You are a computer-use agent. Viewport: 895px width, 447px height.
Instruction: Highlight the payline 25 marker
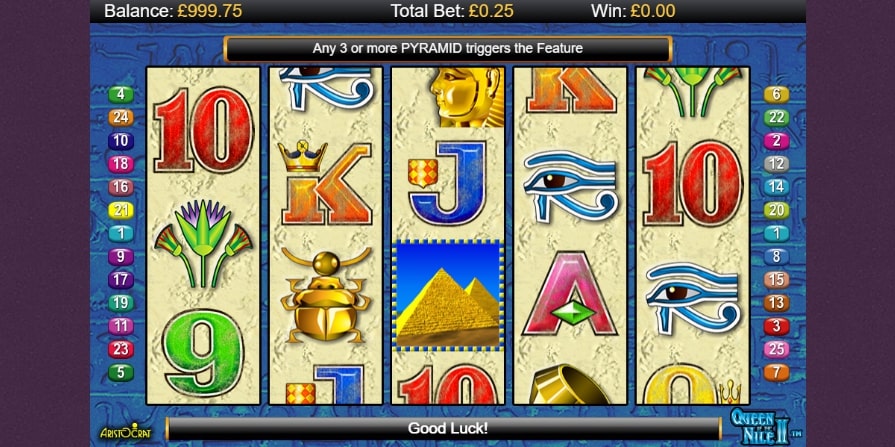tap(776, 349)
